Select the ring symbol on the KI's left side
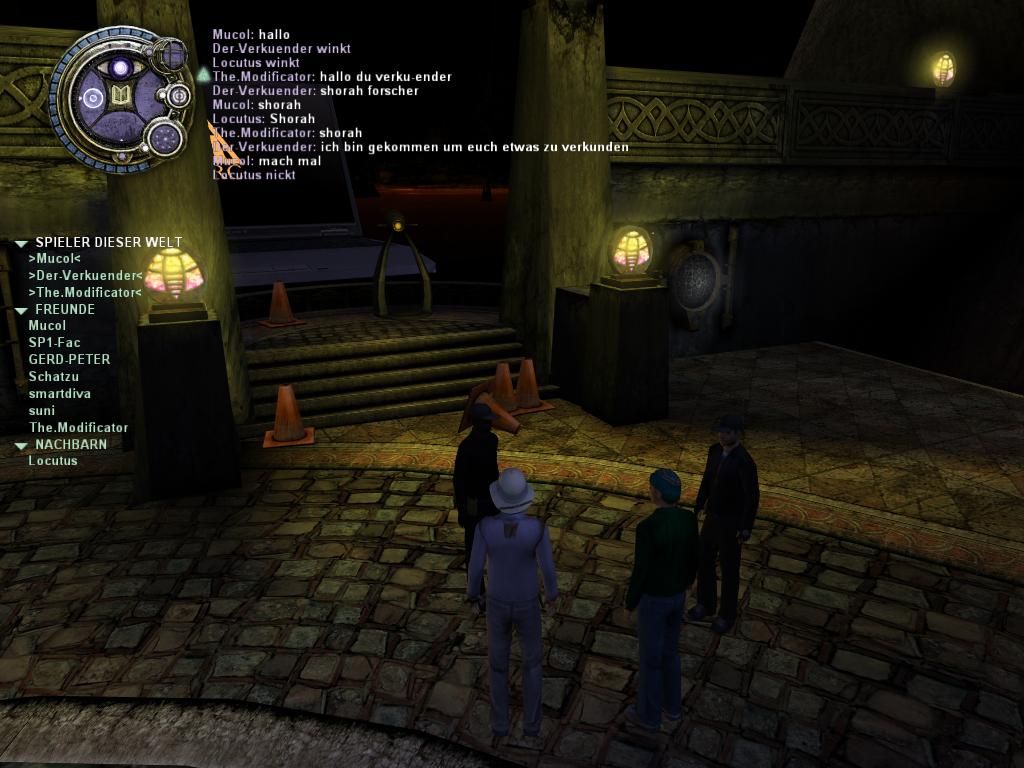The image size is (1024, 768). click(93, 98)
